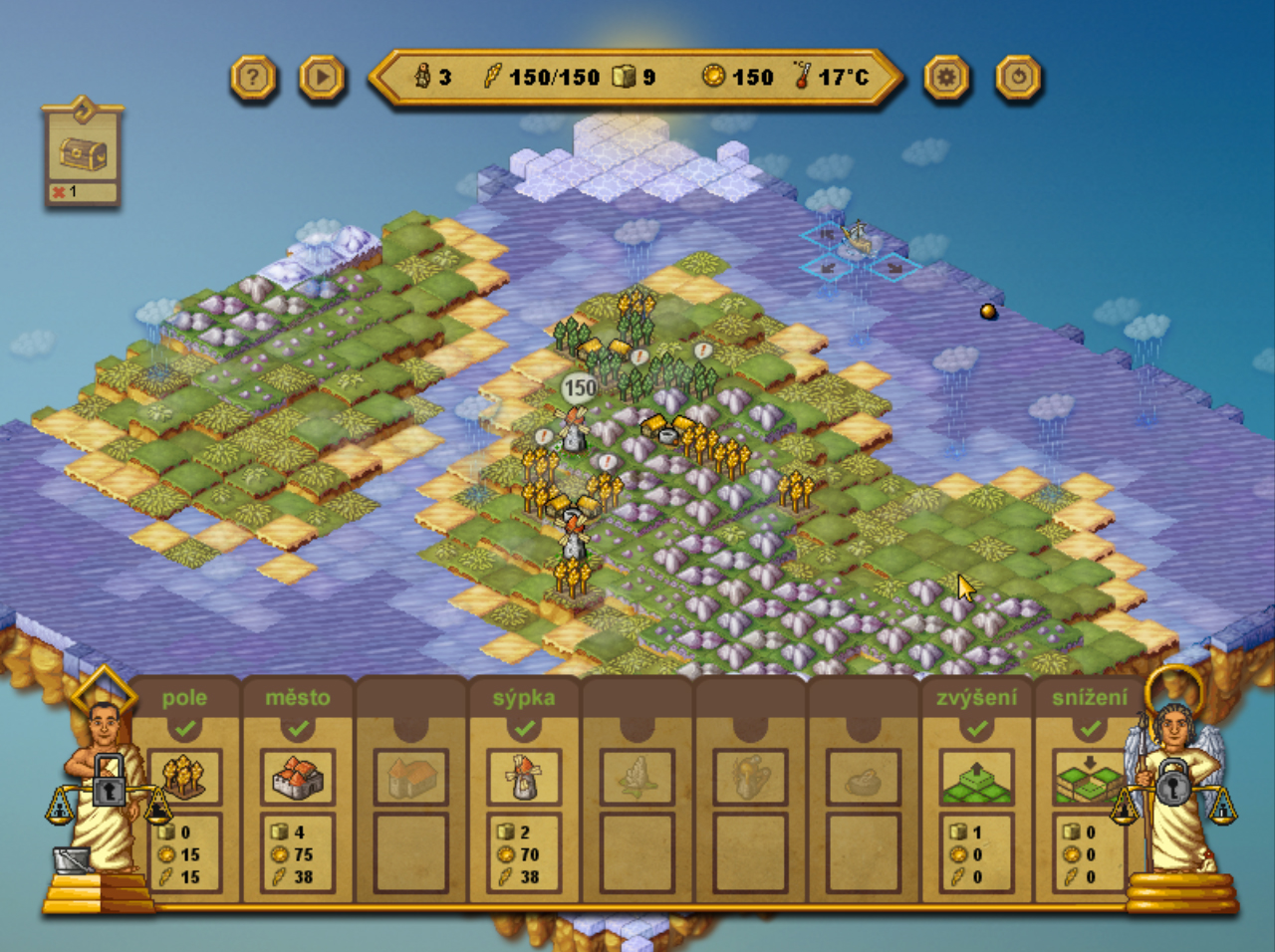Choose the město town building card
1275x952 pixels.
tap(297, 778)
